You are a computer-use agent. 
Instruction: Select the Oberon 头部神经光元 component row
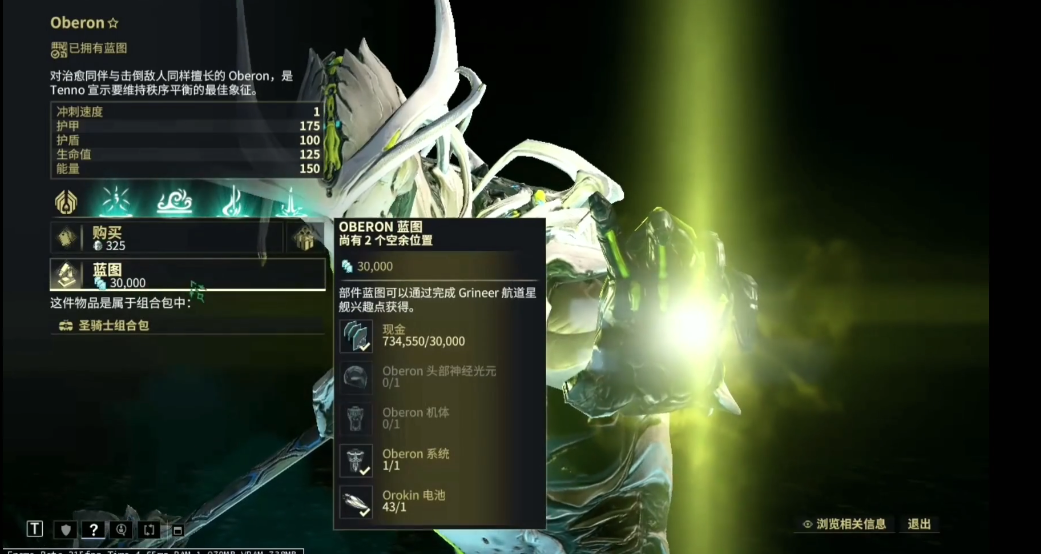point(440,377)
